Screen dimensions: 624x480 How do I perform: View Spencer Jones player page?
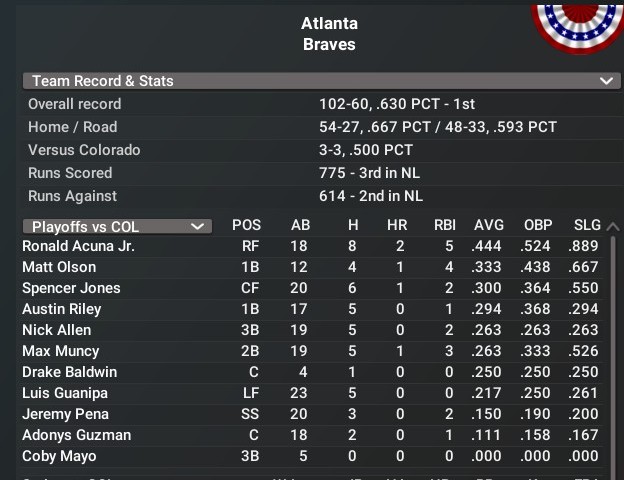(x=71, y=288)
